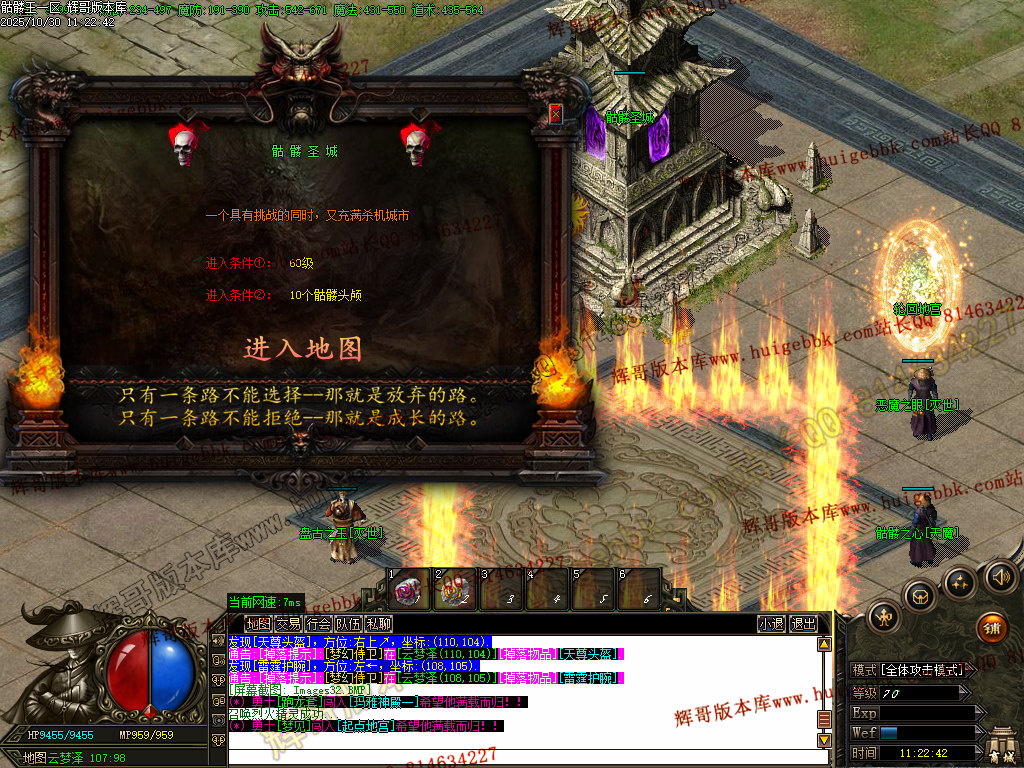This screenshot has width=1024, height=768.
Task: Toggle sound with the speaker icon
Action: pos(999,577)
